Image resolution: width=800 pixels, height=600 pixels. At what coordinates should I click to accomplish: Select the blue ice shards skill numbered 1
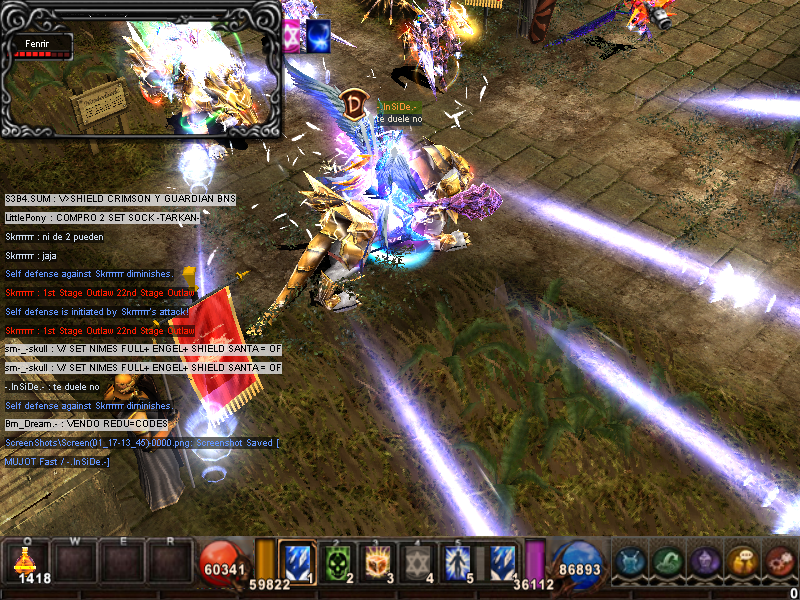(297, 563)
